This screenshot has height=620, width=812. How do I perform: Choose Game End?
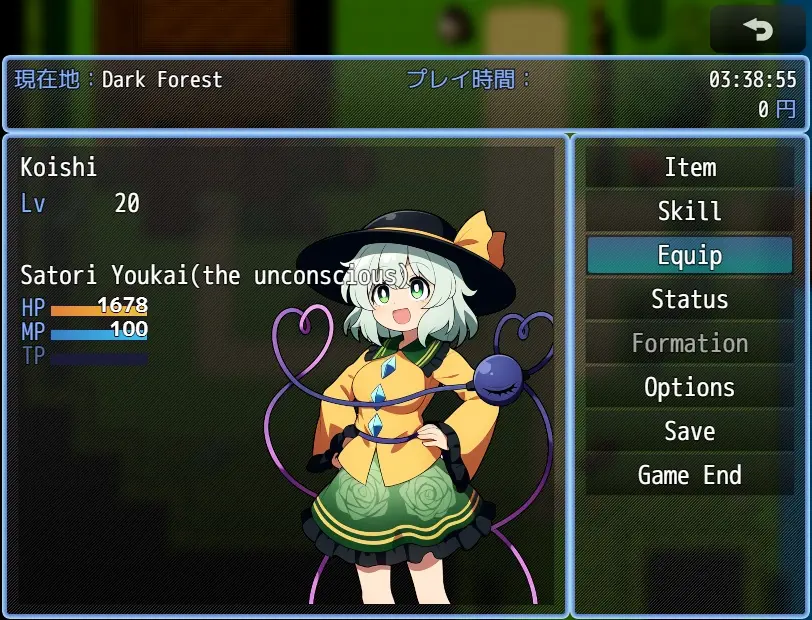pyautogui.click(x=690, y=475)
